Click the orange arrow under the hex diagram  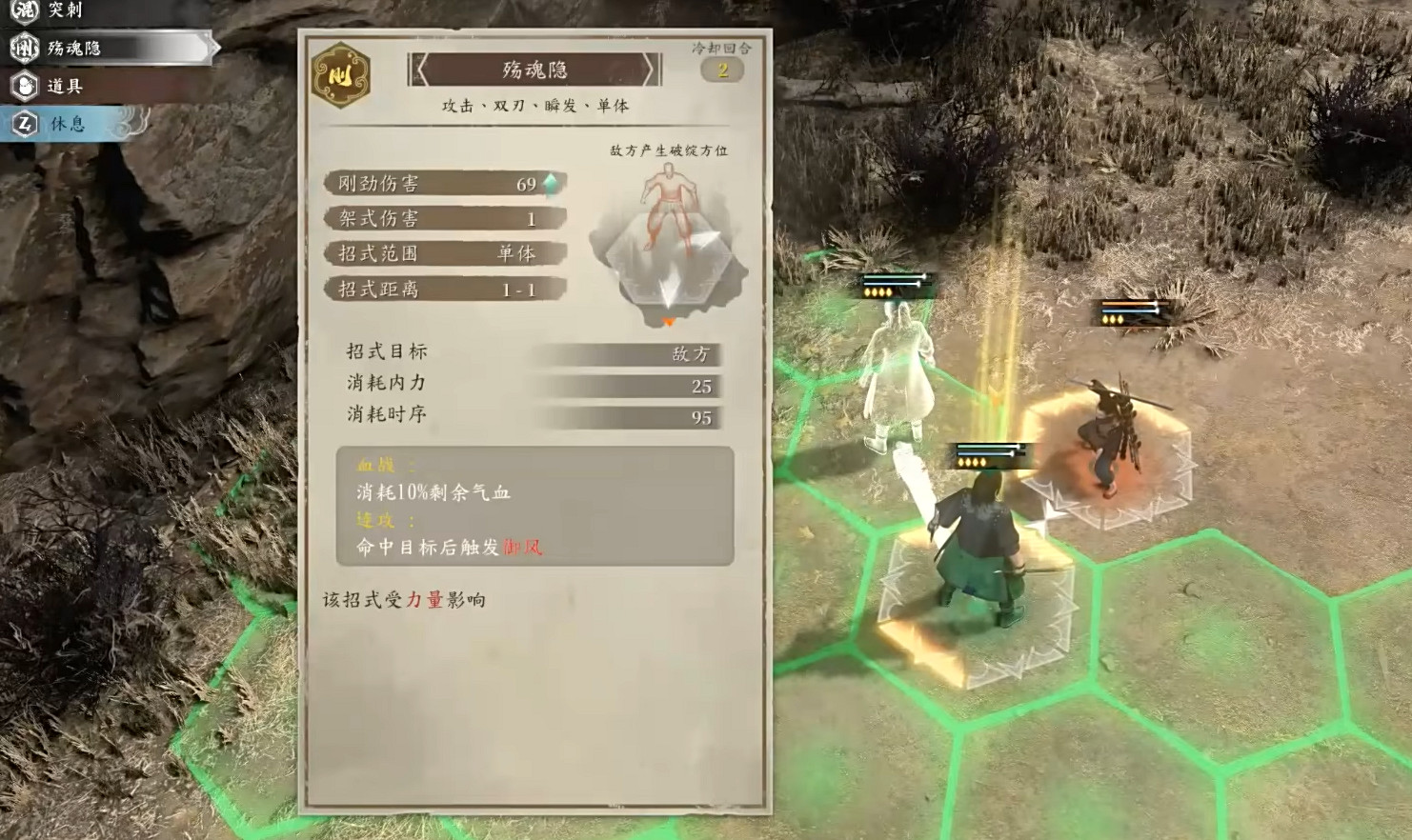(x=670, y=320)
